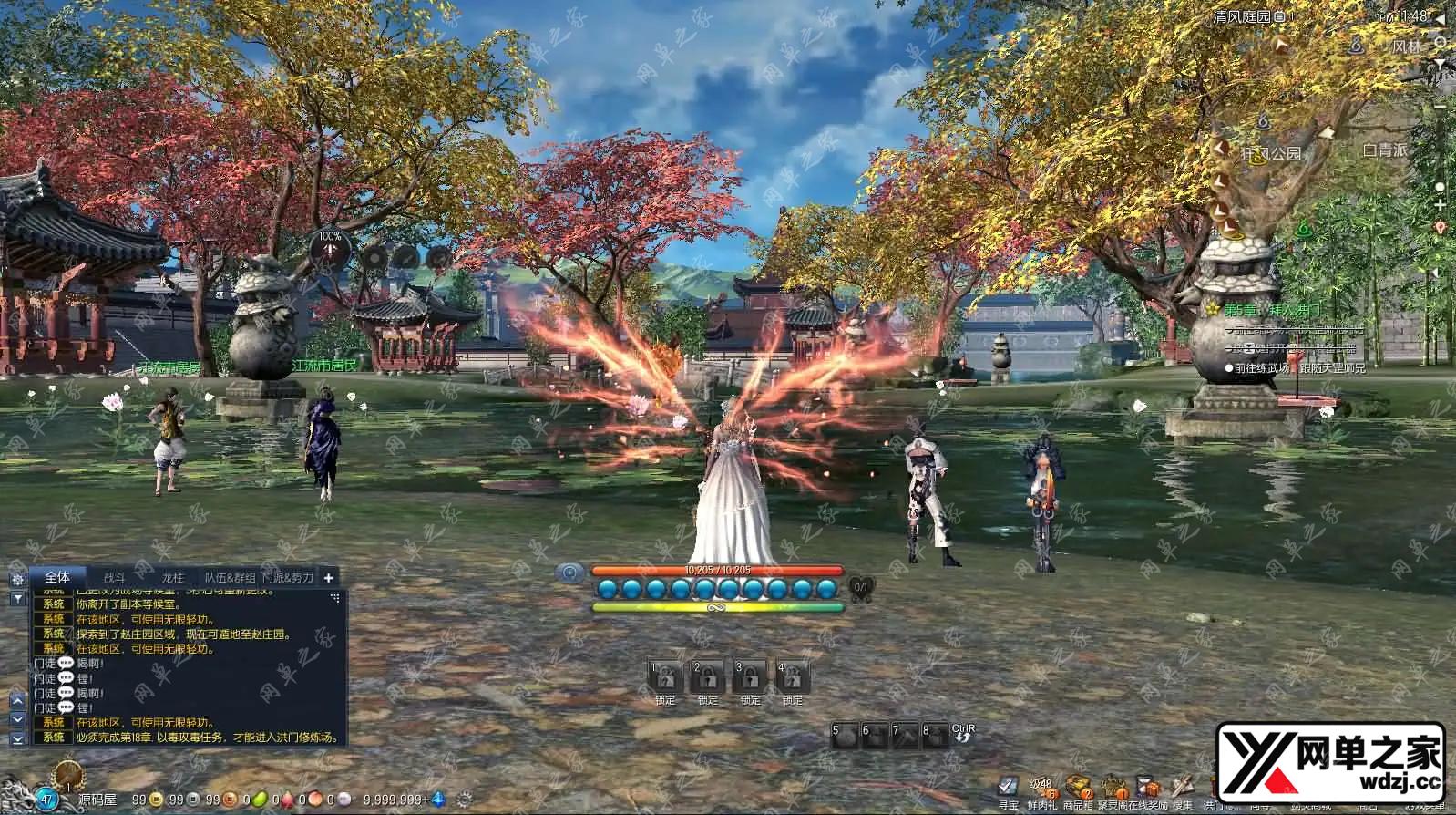This screenshot has height=815, width=1456.
Task: Switch to the 全体 chat tab
Action: click(x=57, y=577)
